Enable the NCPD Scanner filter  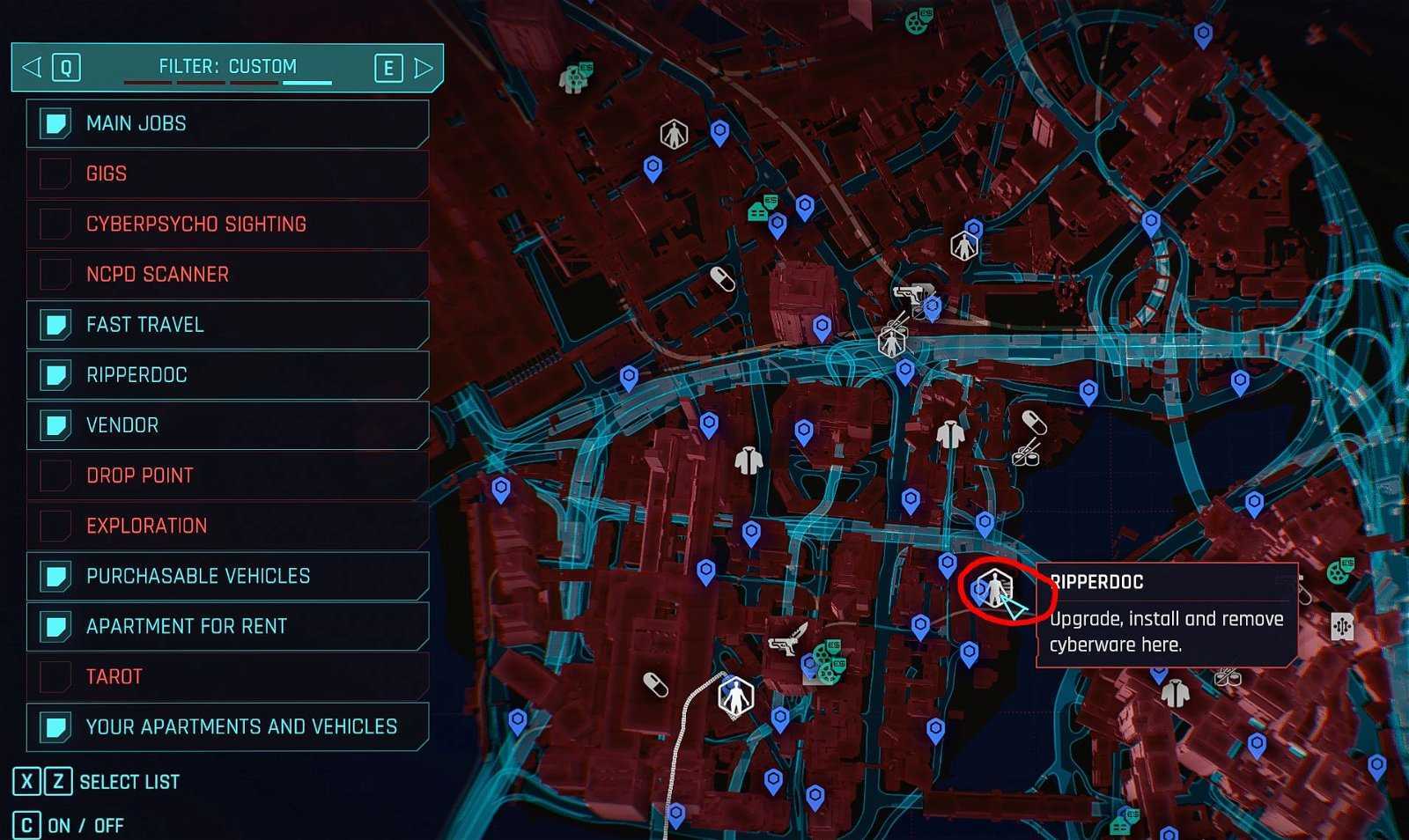tap(55, 274)
